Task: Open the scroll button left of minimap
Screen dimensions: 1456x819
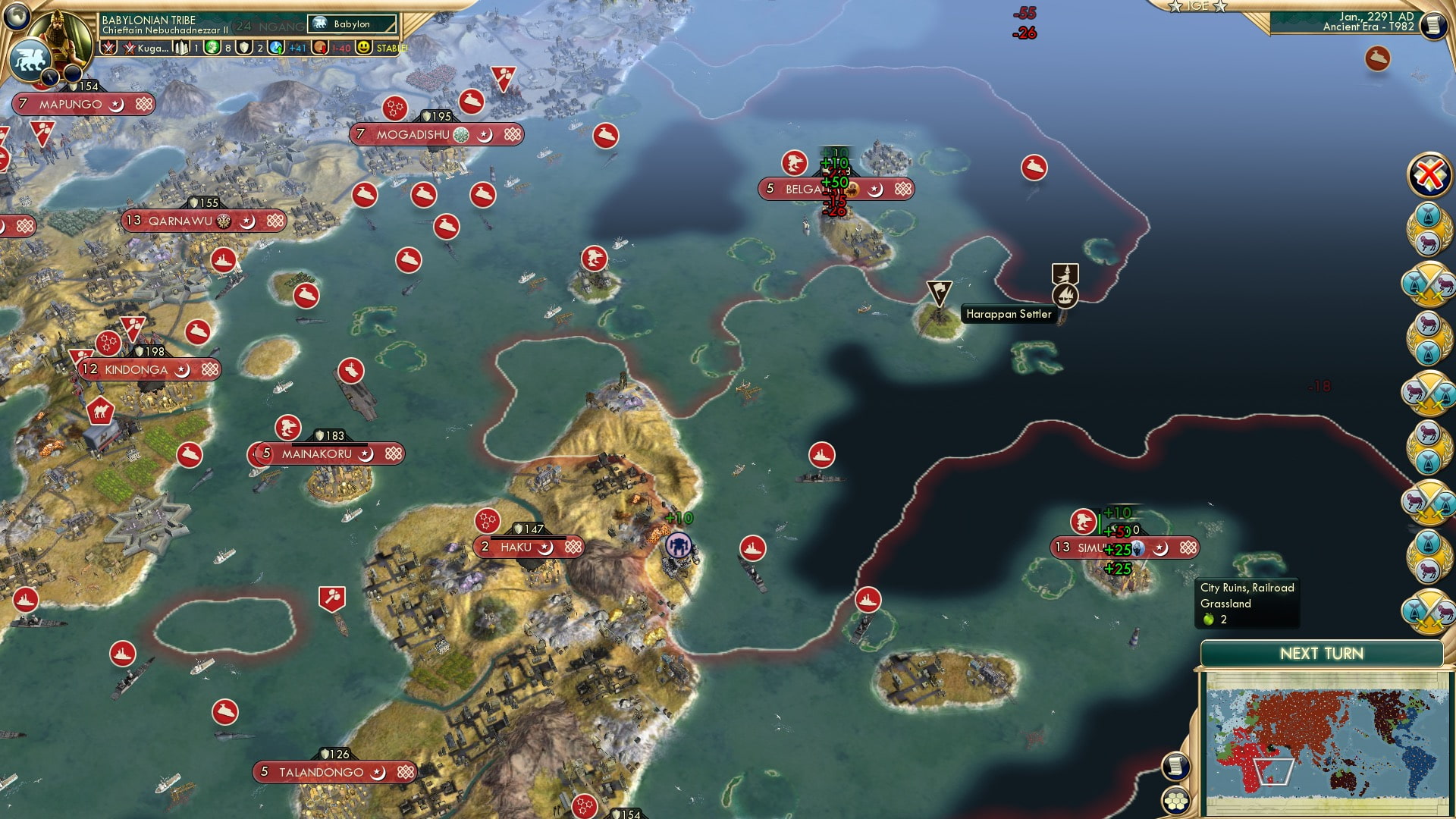Action: tap(1175, 766)
